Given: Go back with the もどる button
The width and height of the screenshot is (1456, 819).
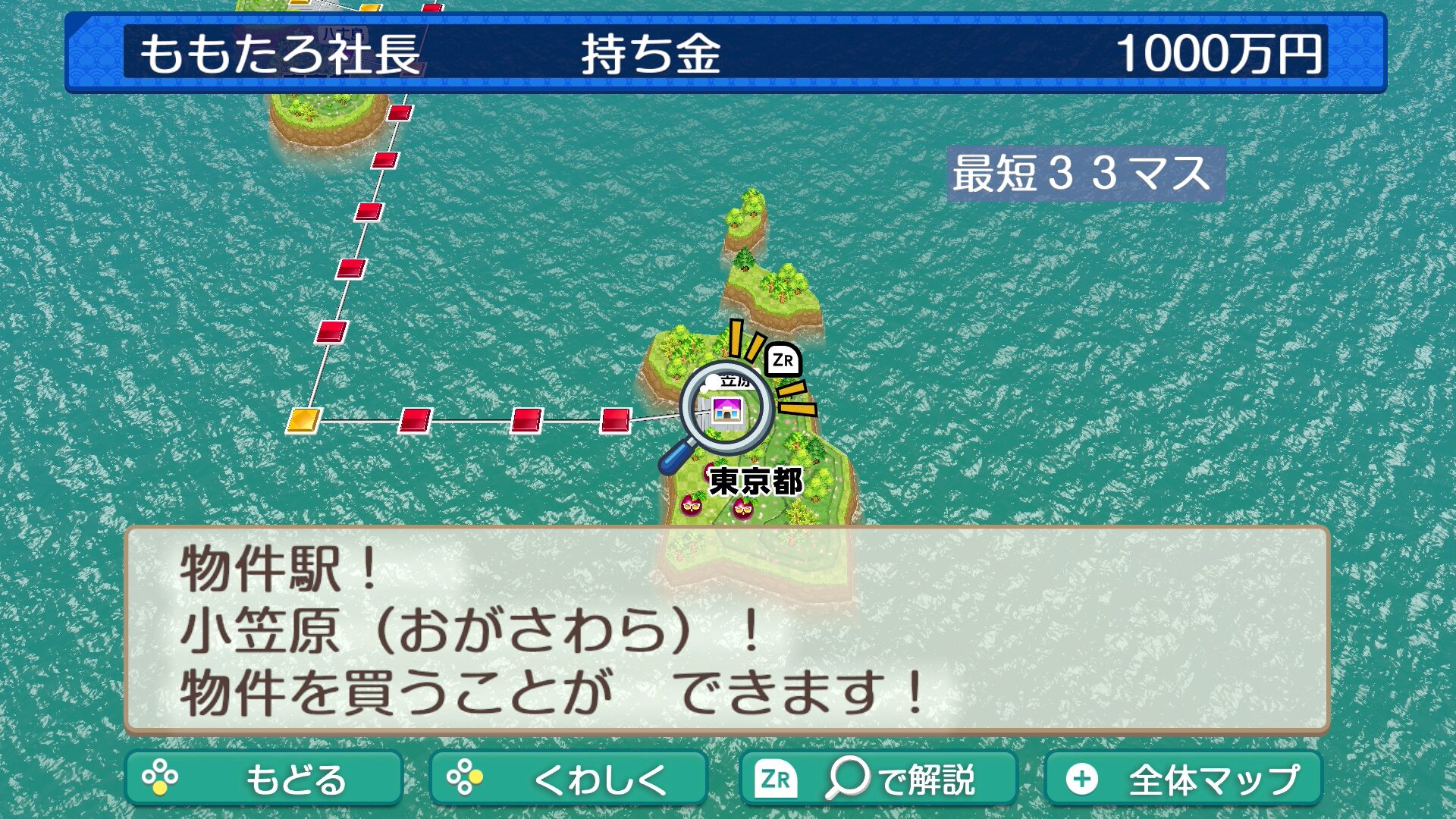Looking at the screenshot, I should tap(263, 778).
